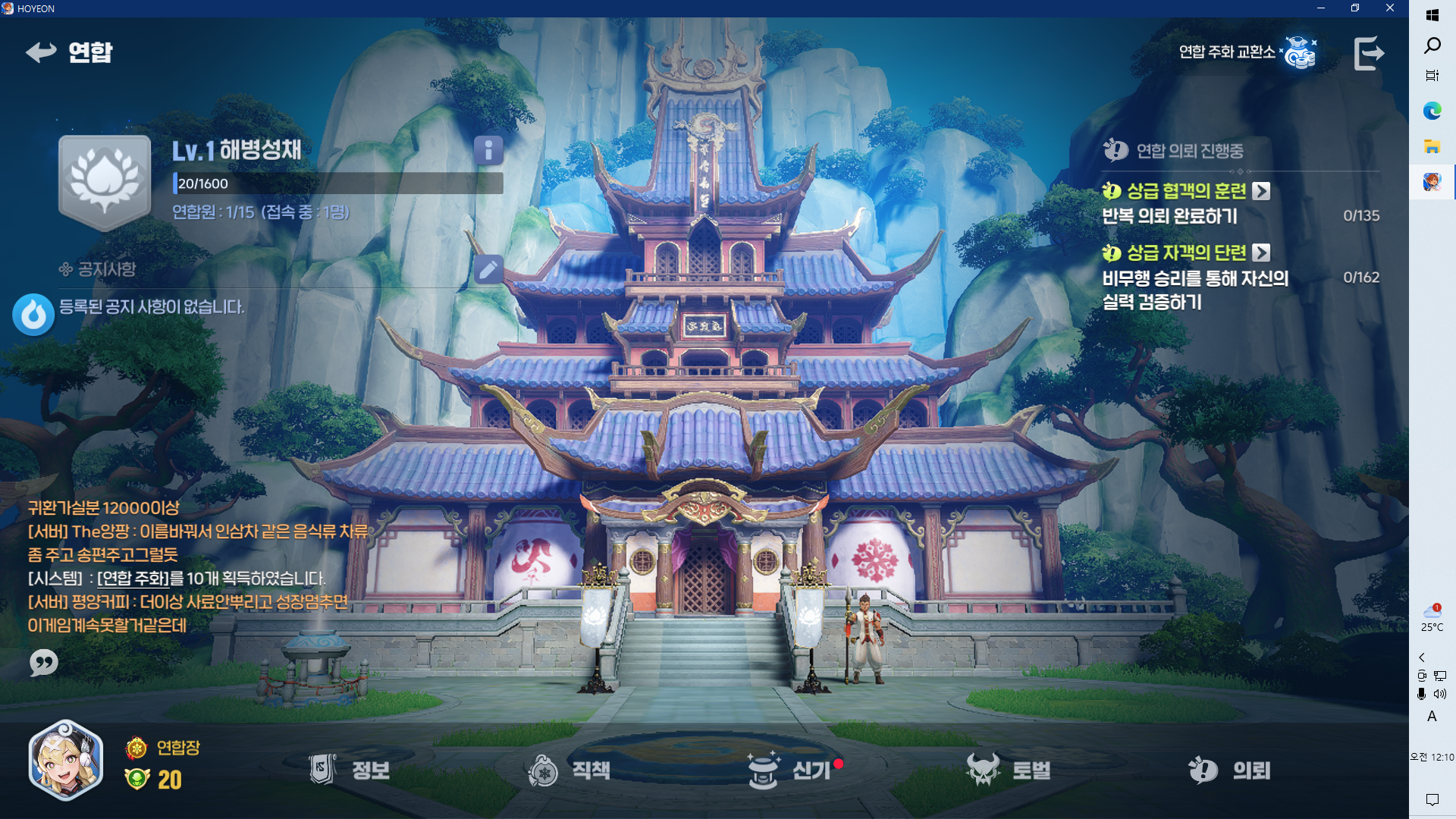Open the 직책 menu
The width and height of the screenshot is (1456, 819).
569,770
